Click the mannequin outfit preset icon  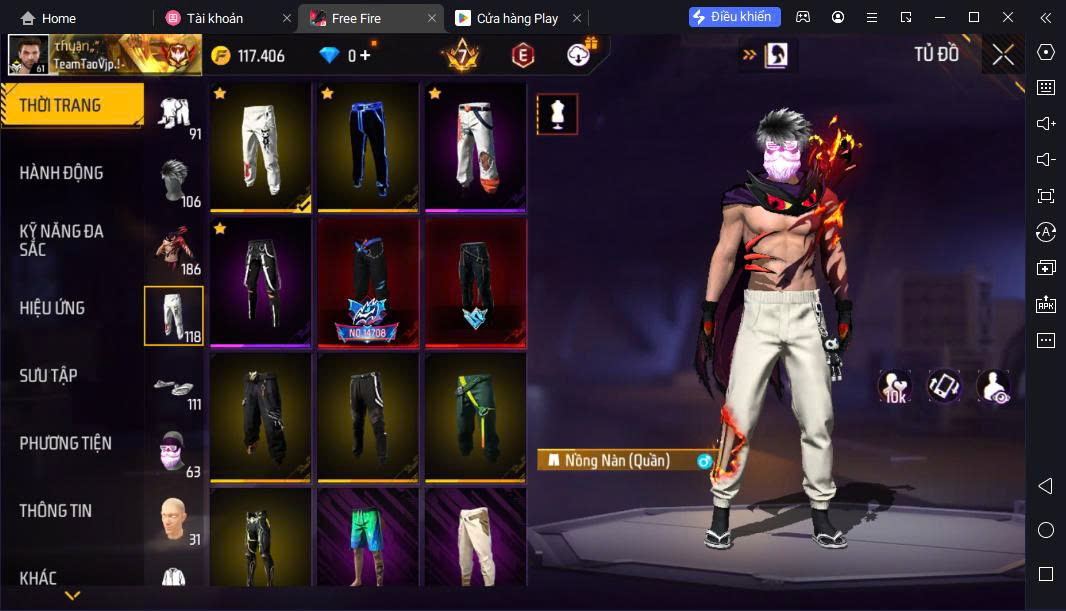point(557,115)
